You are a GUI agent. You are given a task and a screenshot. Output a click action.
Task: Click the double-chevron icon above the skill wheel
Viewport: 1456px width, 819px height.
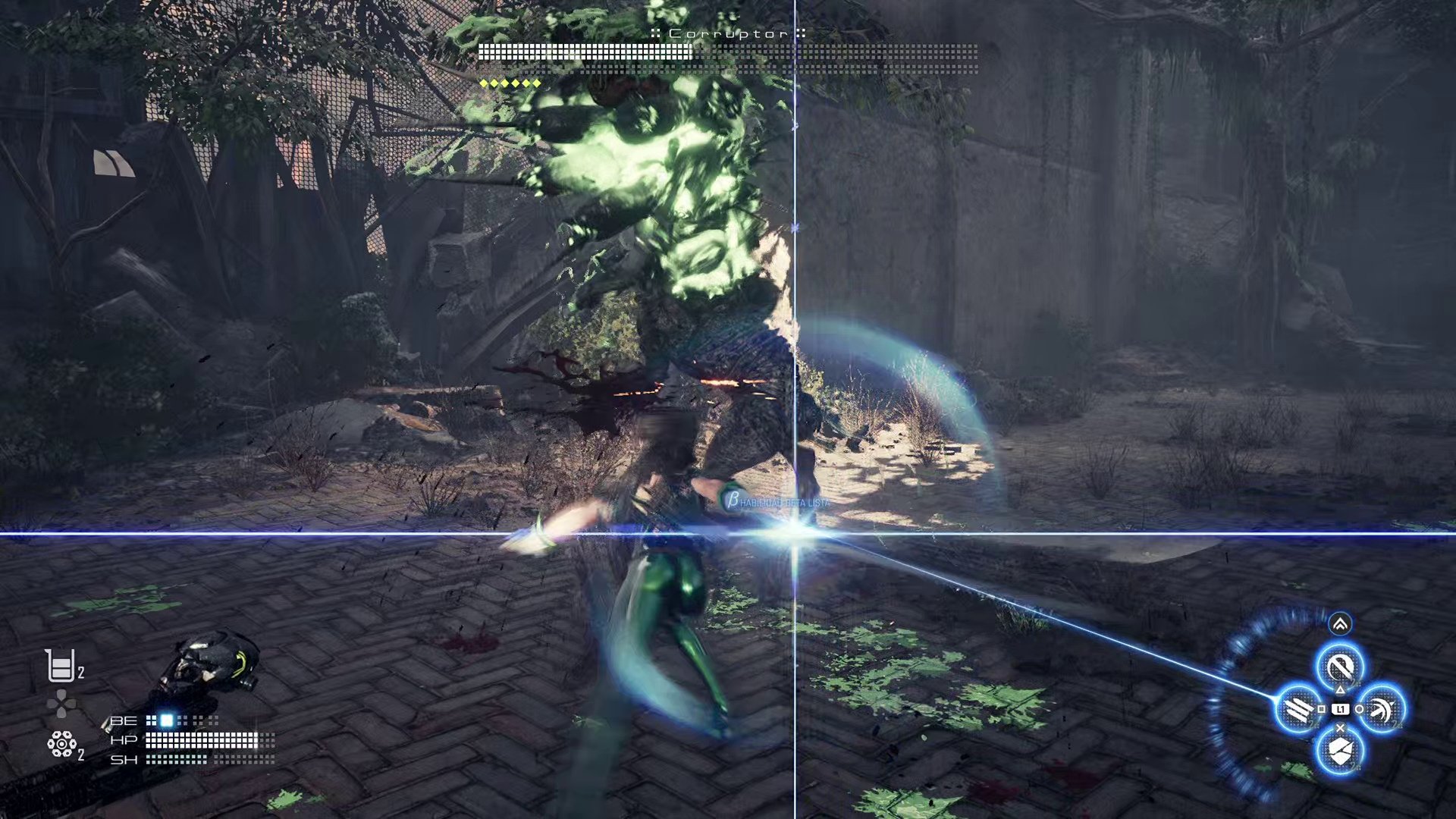[1340, 624]
